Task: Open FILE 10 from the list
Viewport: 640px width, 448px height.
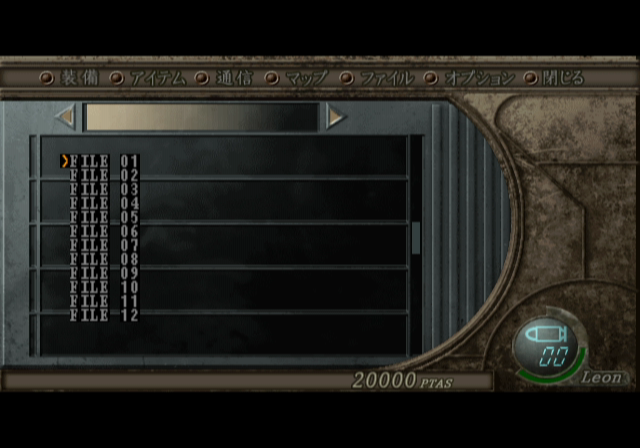Action: 104,287
